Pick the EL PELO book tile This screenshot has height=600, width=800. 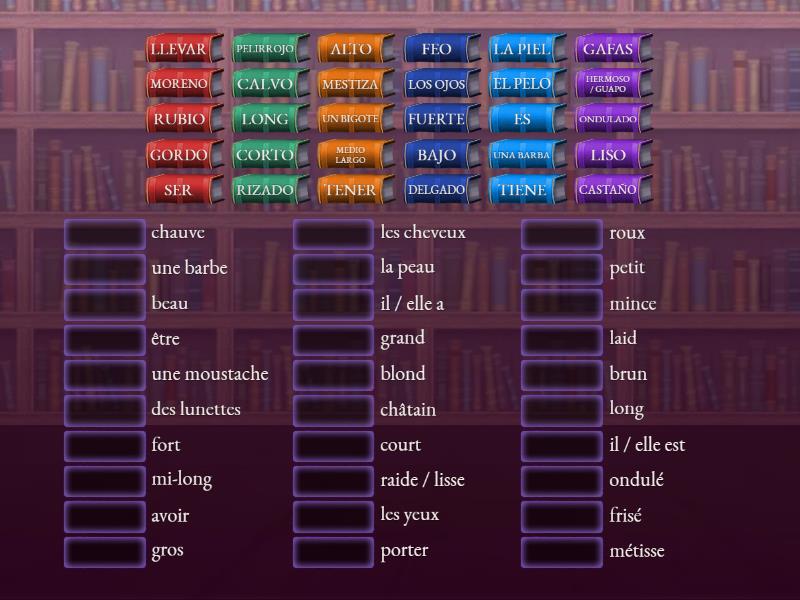(x=522, y=84)
